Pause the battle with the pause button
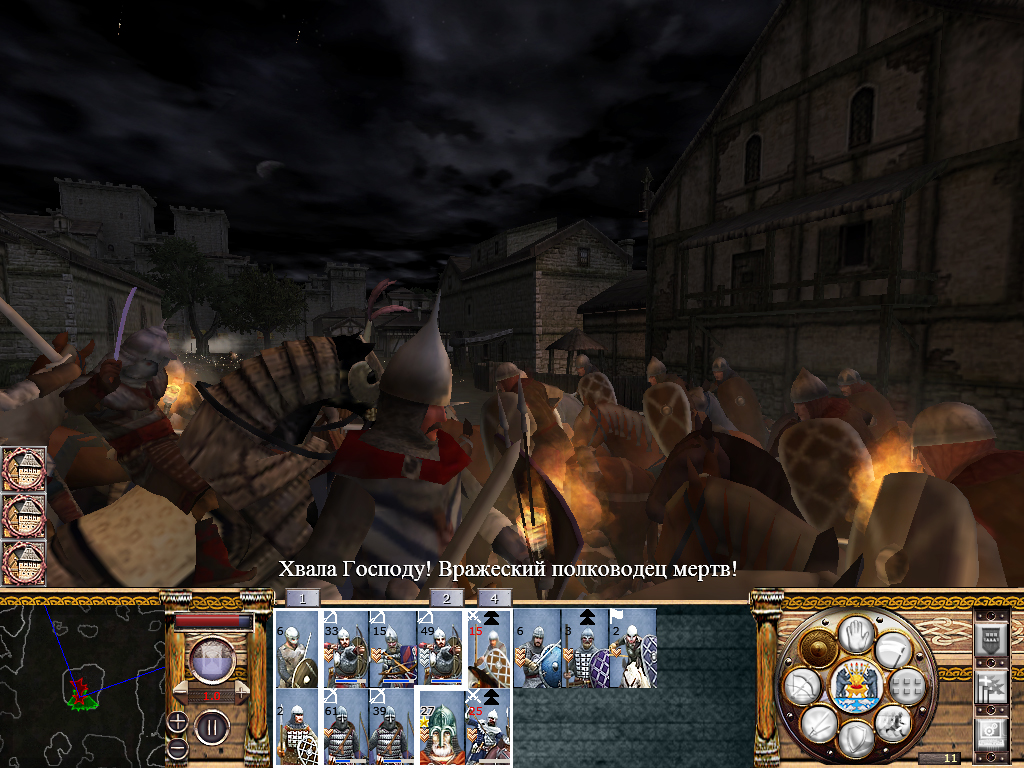1024x768 pixels. pos(212,726)
